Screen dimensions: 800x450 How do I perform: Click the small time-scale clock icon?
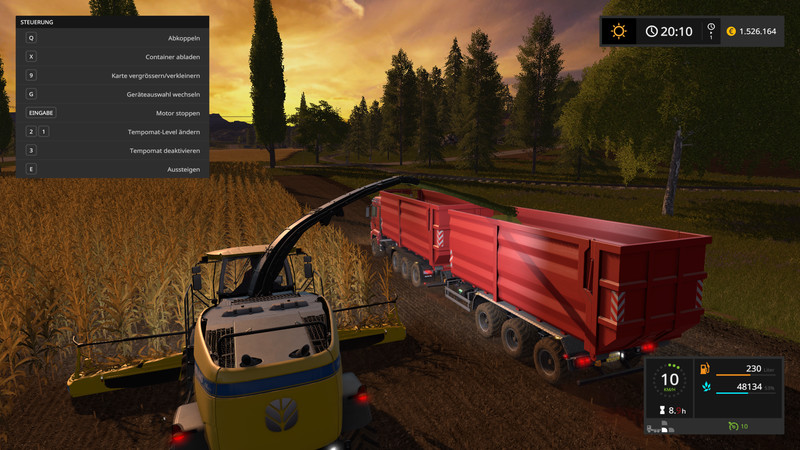coord(711,27)
